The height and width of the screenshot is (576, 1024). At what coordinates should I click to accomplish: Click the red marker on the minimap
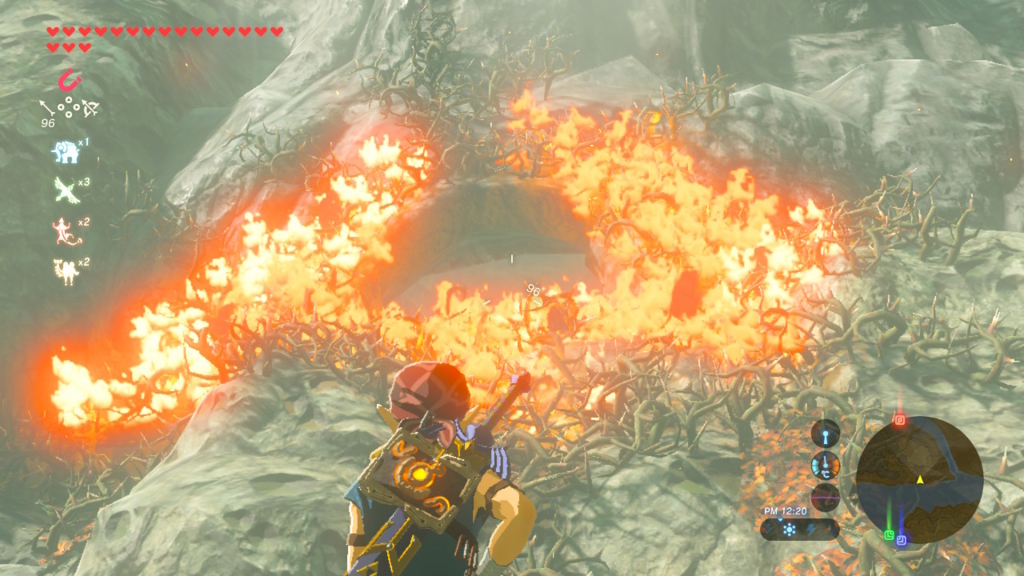[x=899, y=420]
